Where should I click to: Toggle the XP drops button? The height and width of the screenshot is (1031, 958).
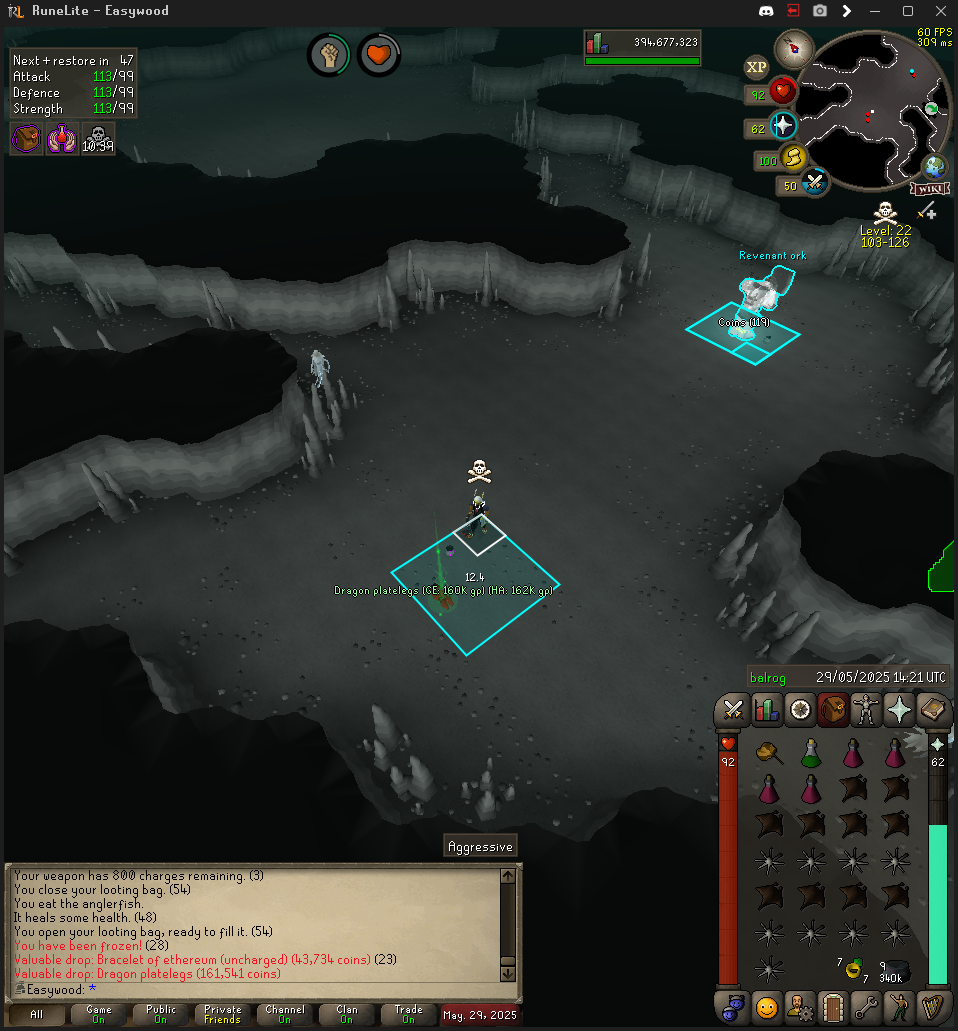click(x=757, y=68)
